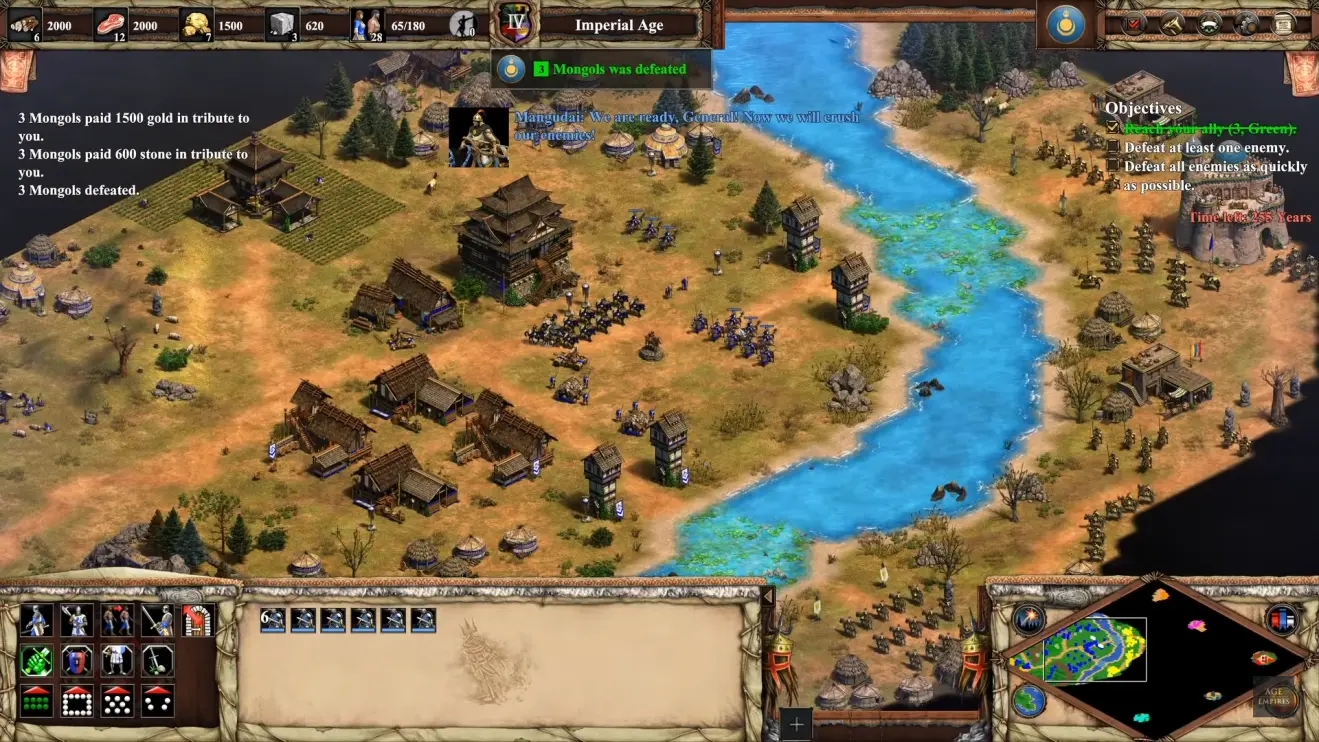1319x742 pixels.
Task: Click the plus button below the viewport
Action: (796, 724)
